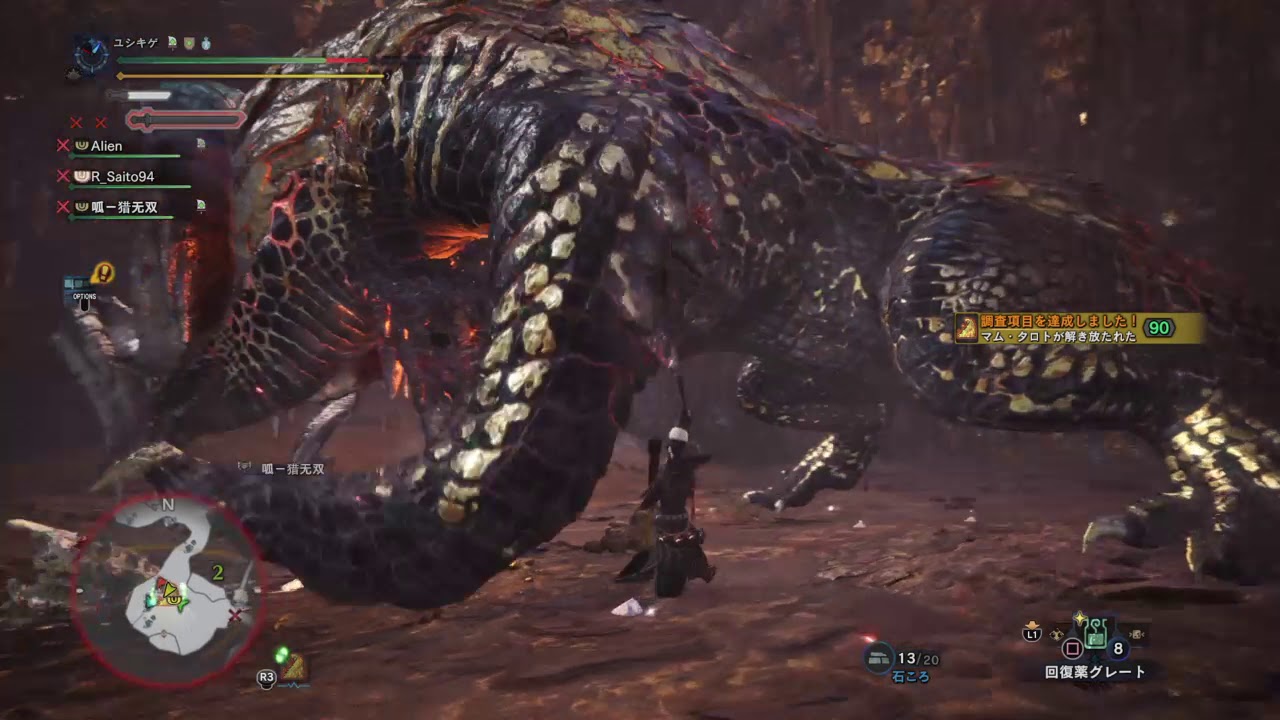Click the monster icon on the quest banner
Image resolution: width=1280 pixels, height=720 pixels.
966,326
